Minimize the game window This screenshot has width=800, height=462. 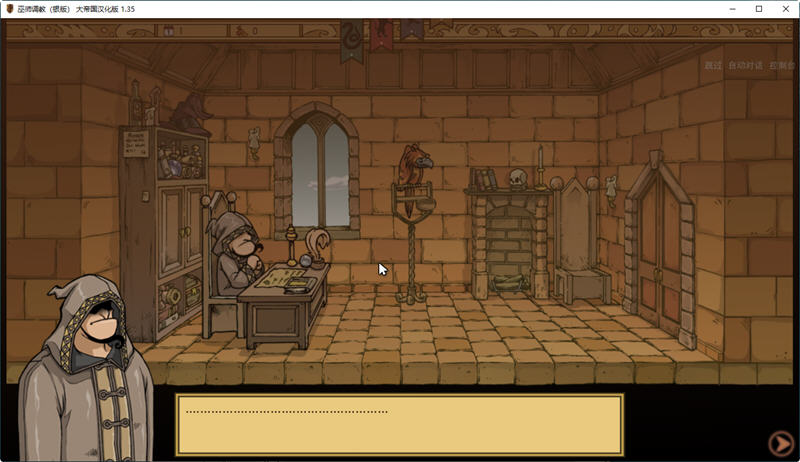click(x=731, y=9)
